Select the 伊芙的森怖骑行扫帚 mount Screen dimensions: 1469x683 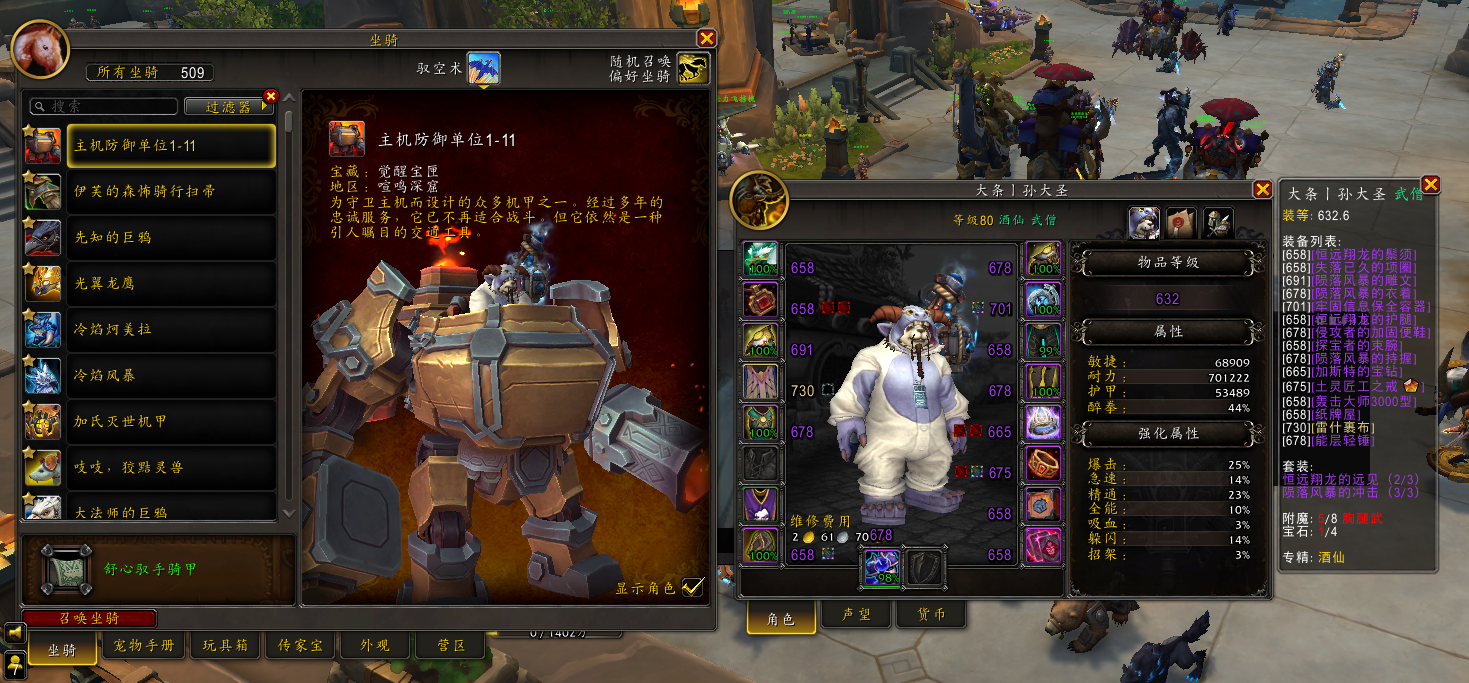pos(171,191)
